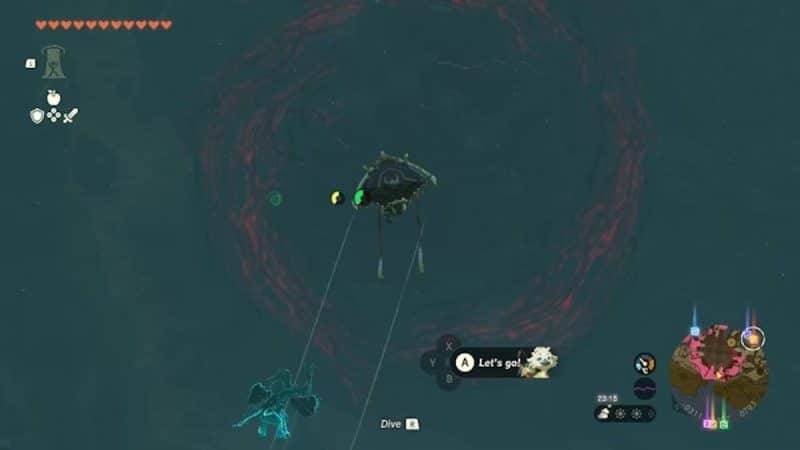Open the apple quick-item shortcut
The width and height of the screenshot is (800, 450).
tap(53, 98)
